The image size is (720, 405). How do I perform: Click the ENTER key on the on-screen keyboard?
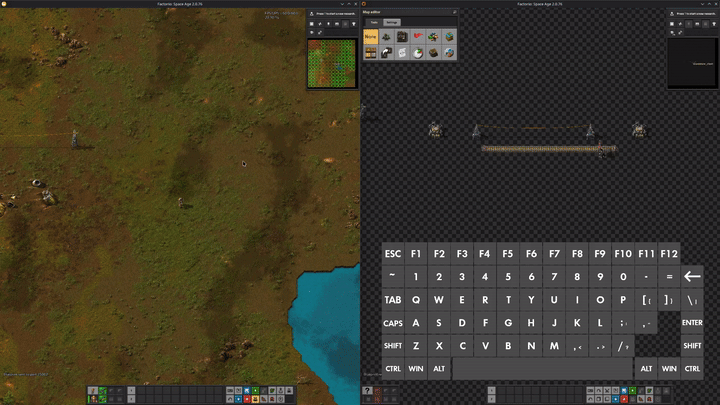tap(692, 323)
